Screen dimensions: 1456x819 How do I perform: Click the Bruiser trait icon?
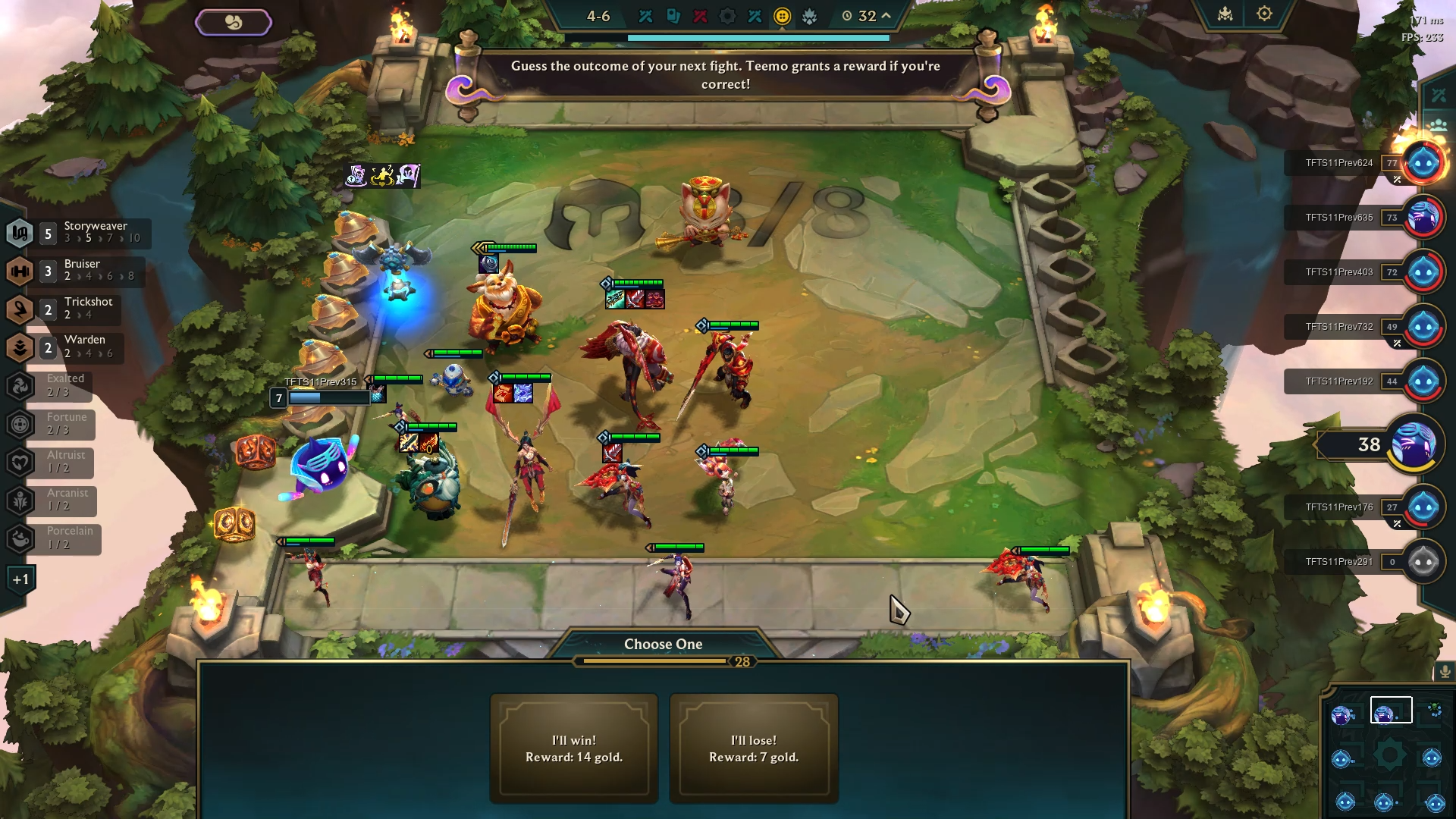20,271
